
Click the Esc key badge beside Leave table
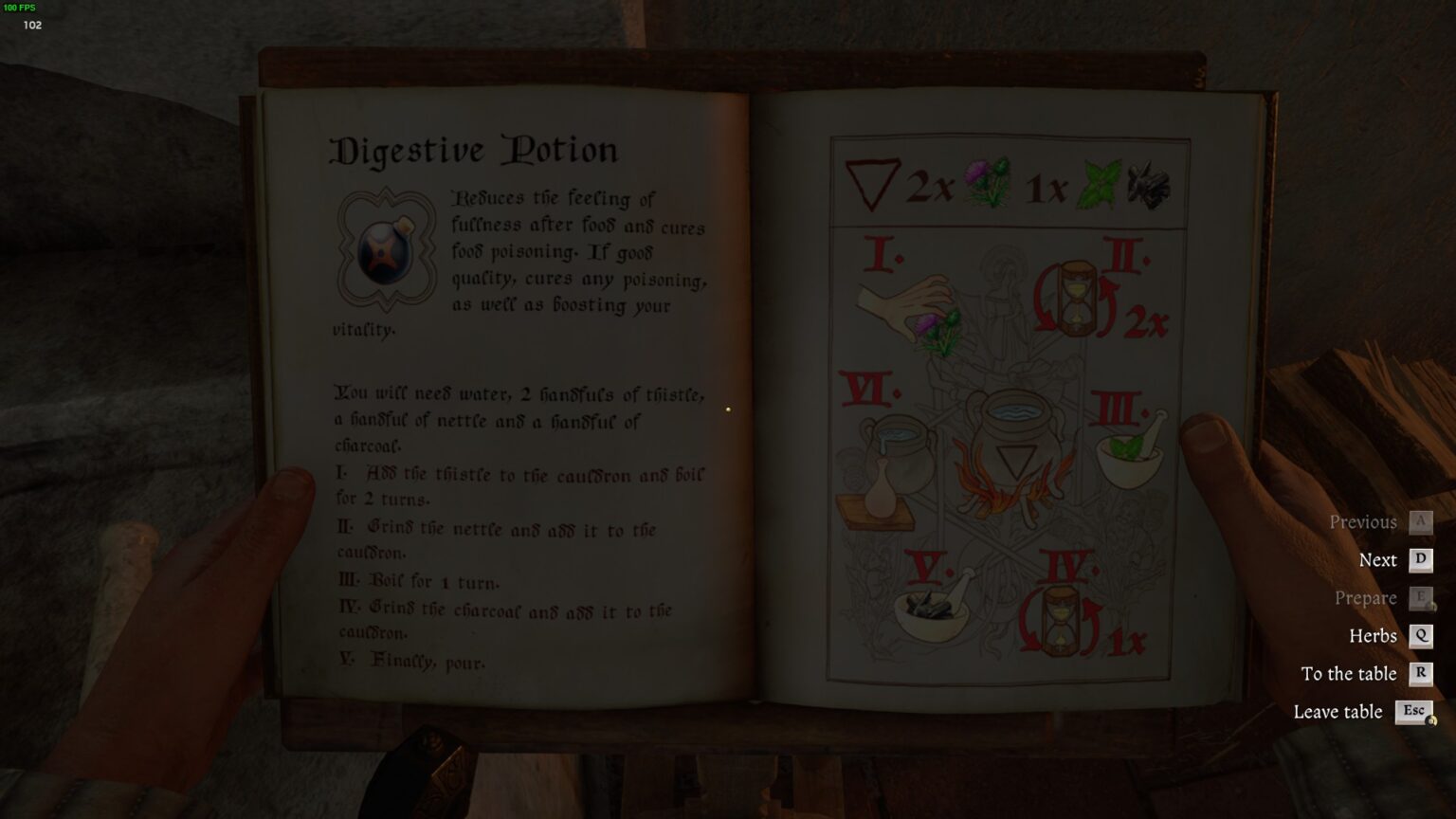pos(1414,711)
